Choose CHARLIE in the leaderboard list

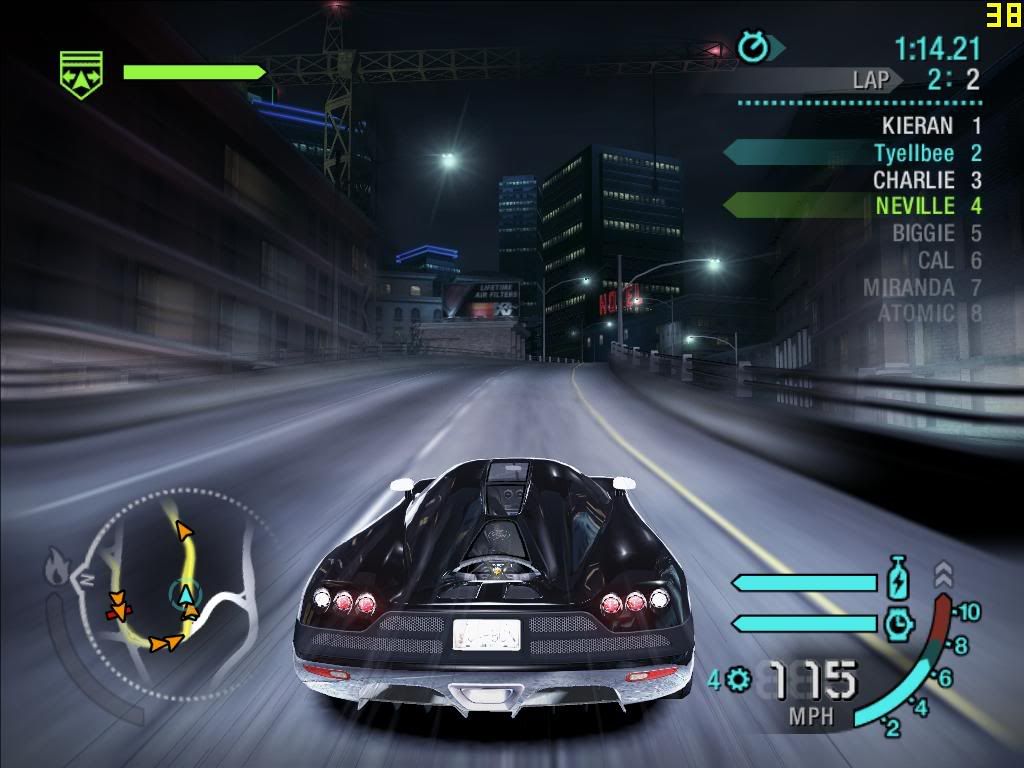pyautogui.click(x=913, y=180)
